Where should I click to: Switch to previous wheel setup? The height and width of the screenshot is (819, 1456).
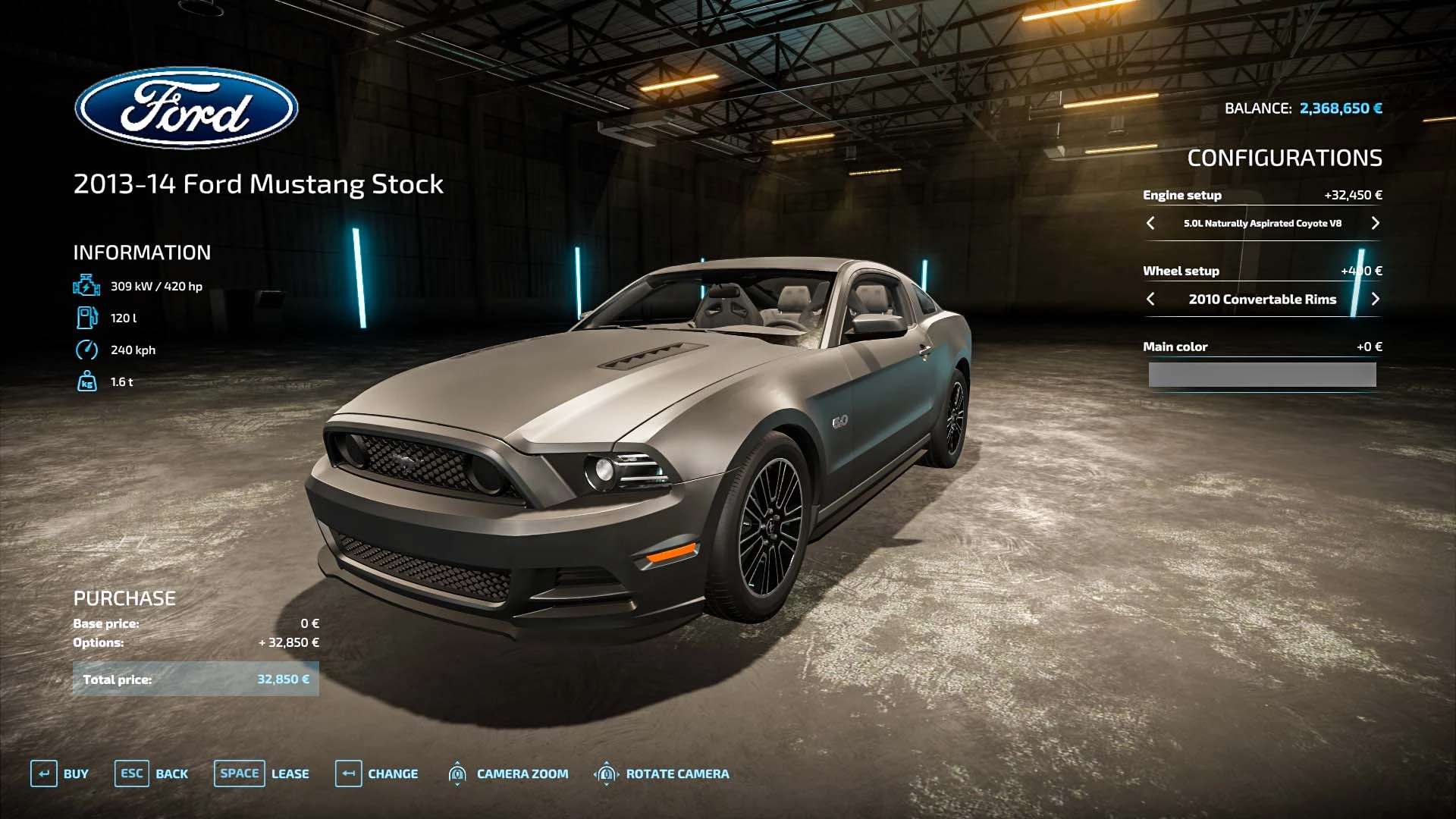[x=1150, y=299]
